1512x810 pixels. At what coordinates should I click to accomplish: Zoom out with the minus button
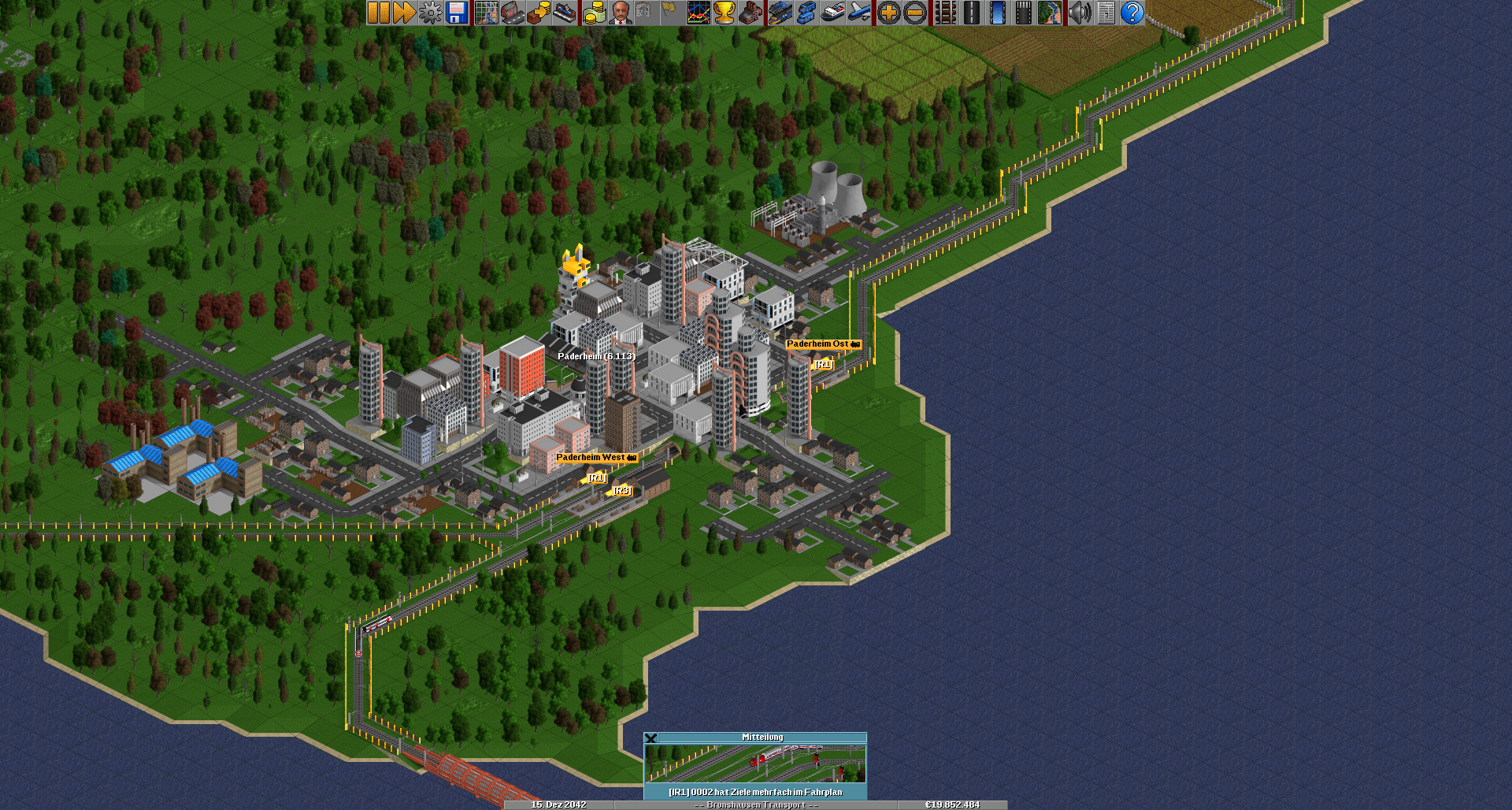(x=915, y=13)
